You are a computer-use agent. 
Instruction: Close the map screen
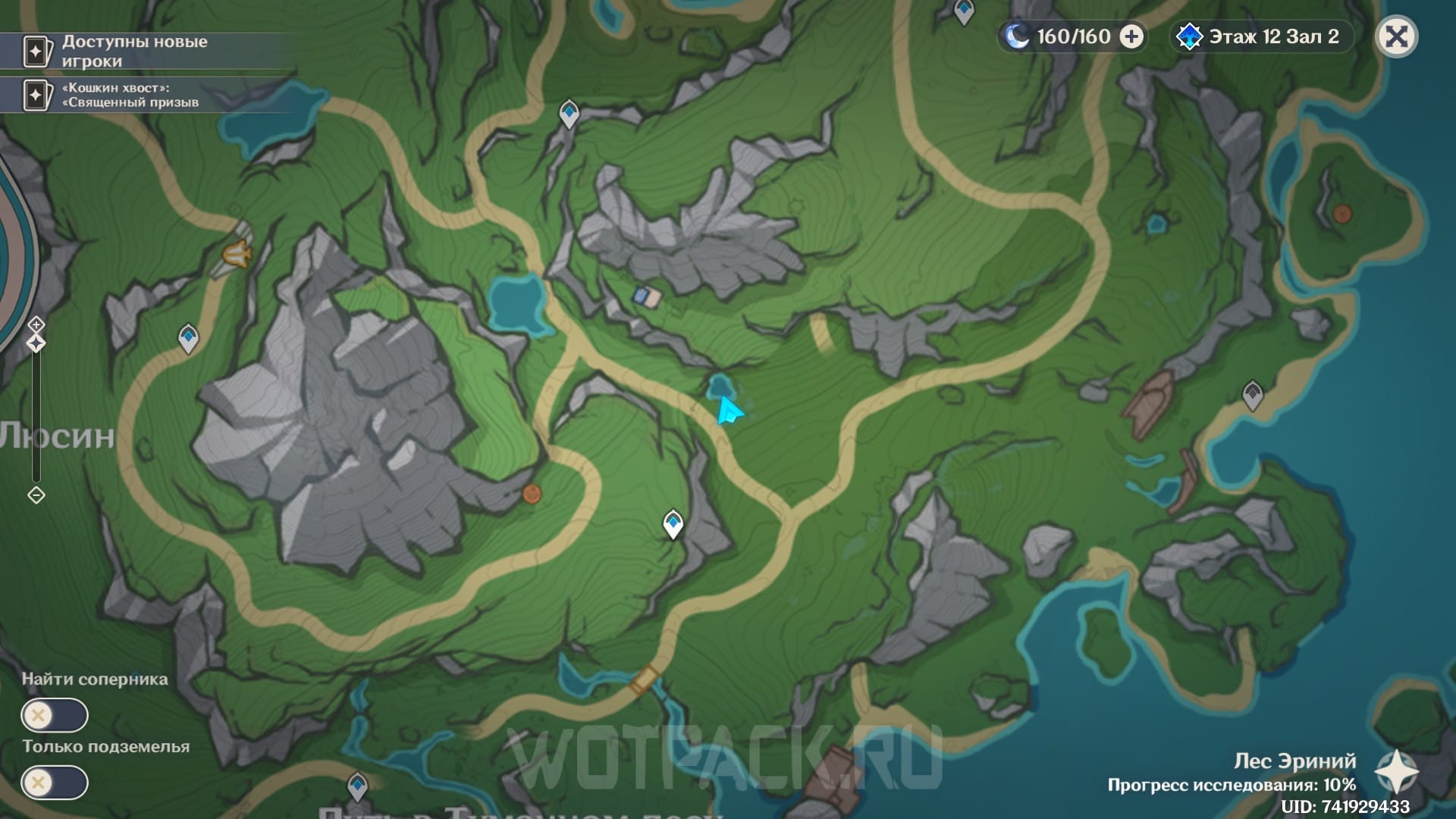coord(1396,36)
